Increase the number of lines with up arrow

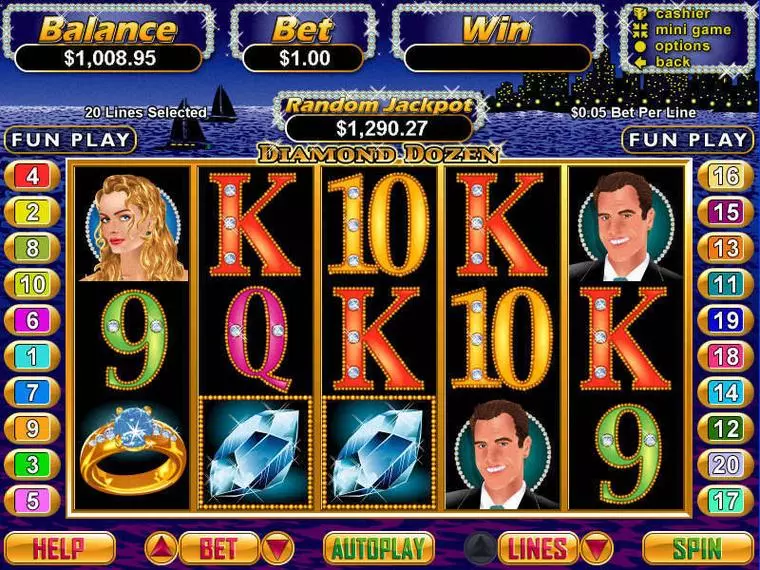481,548
